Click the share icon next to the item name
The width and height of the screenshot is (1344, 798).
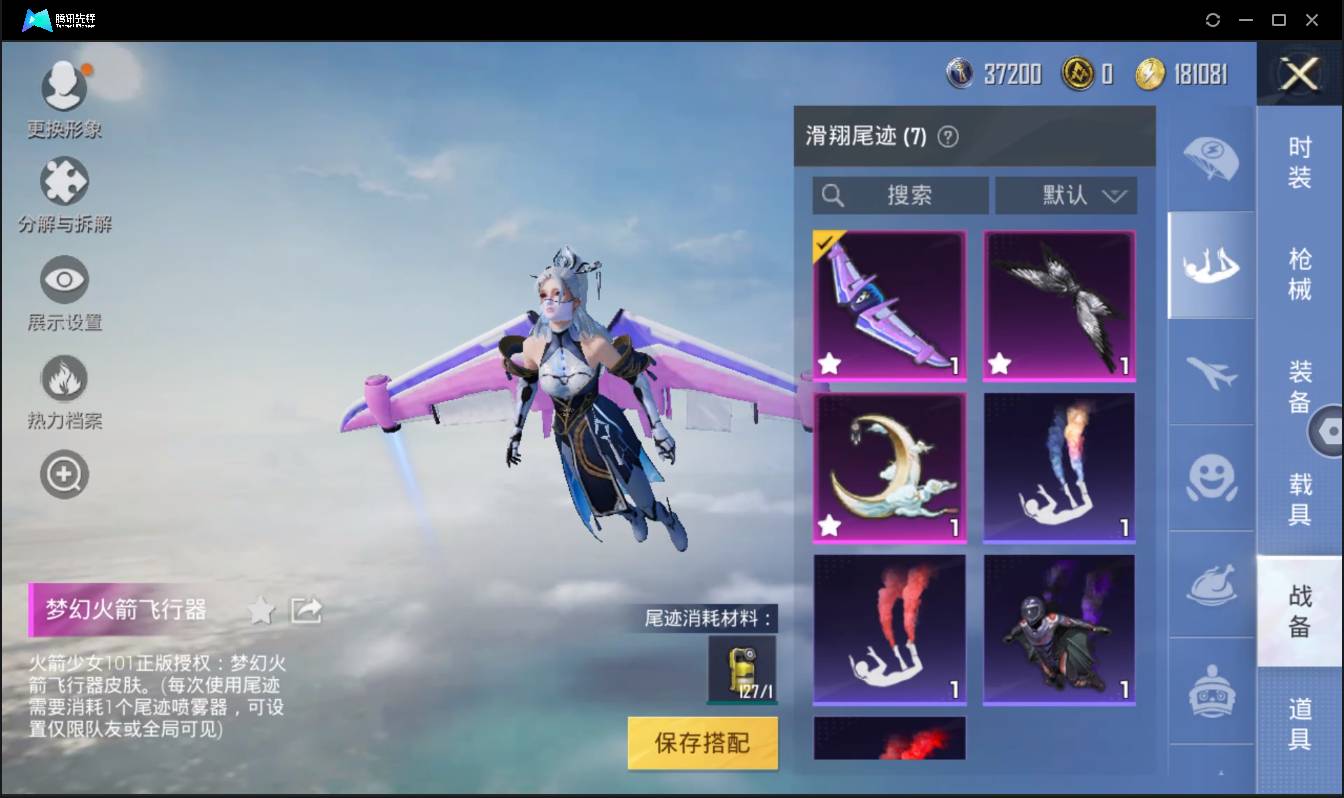(x=307, y=609)
